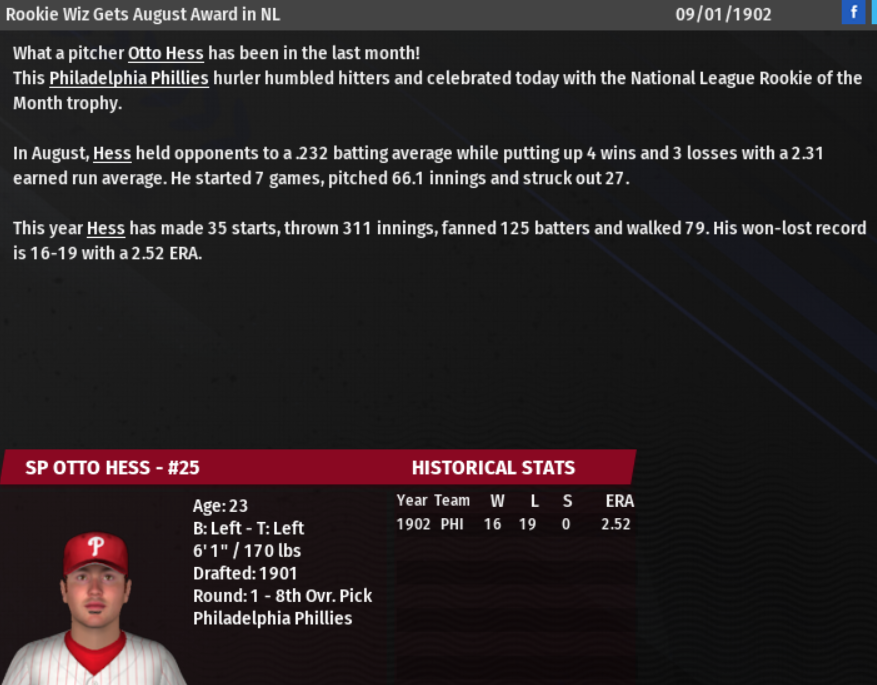Share the article via the Facebook icon

853,12
